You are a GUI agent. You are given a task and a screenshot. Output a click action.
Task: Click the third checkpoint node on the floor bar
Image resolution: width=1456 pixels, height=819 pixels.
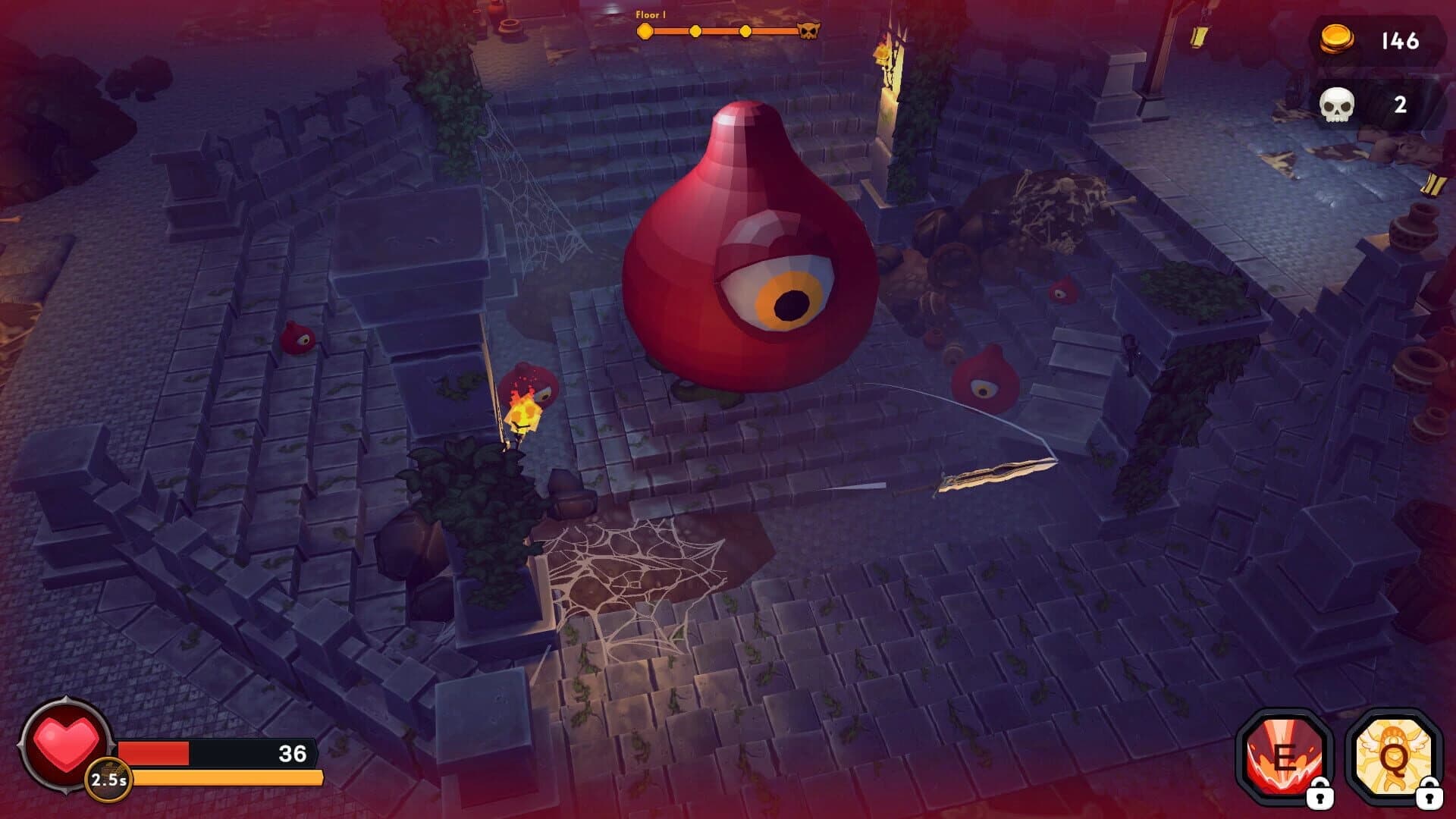(x=745, y=31)
